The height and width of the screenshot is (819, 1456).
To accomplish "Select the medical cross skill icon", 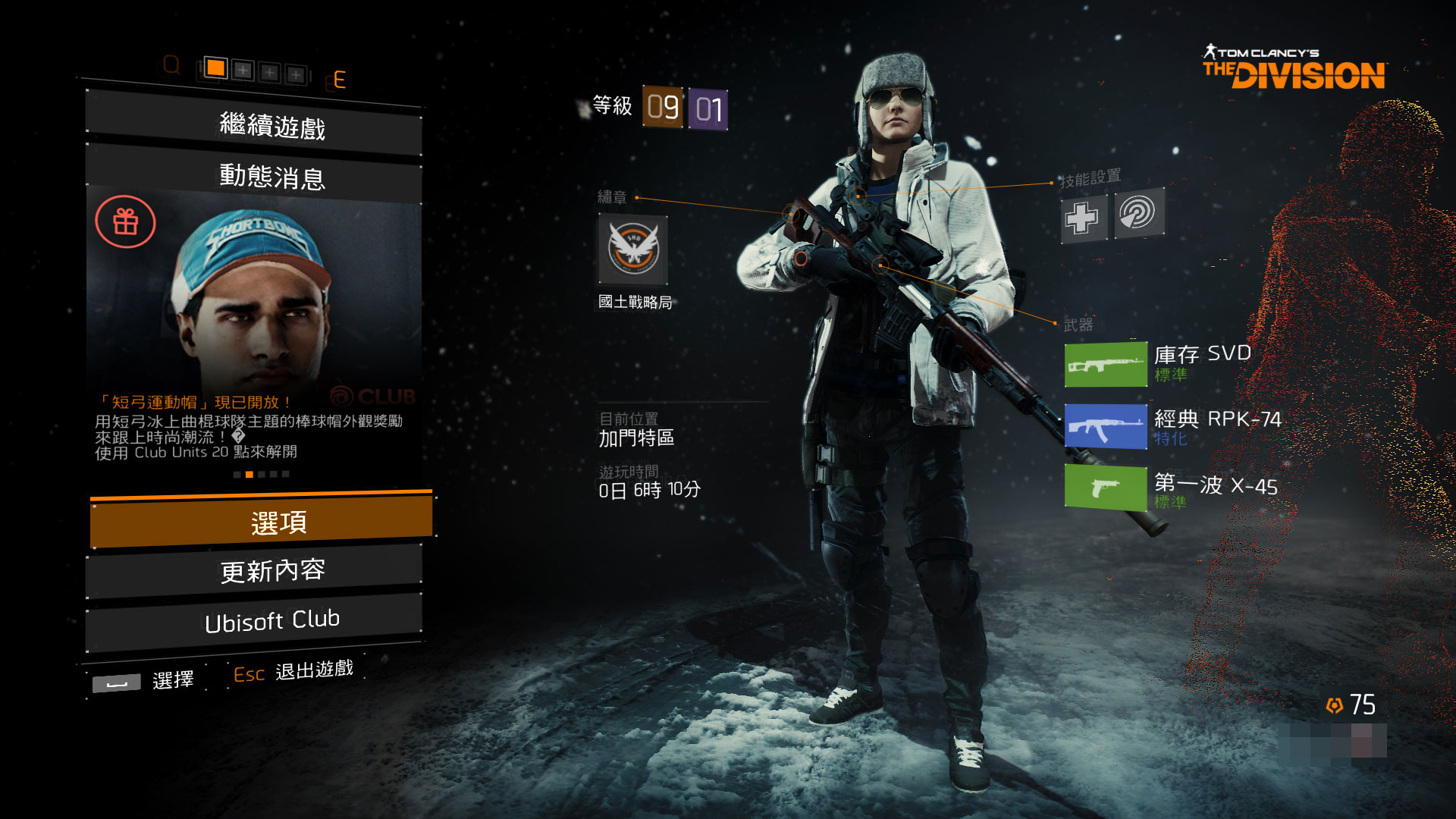I will pyautogui.click(x=1081, y=218).
